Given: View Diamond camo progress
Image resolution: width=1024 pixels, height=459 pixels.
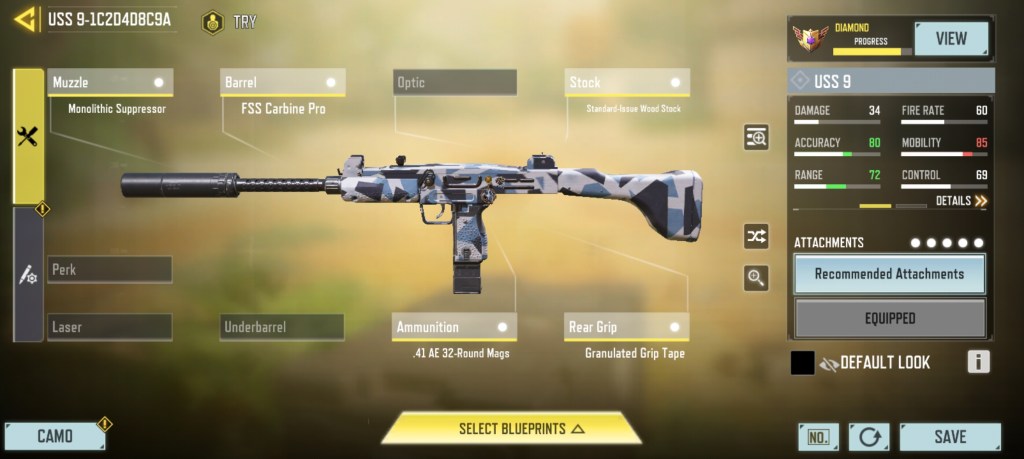Looking at the screenshot, I should (x=950, y=39).
